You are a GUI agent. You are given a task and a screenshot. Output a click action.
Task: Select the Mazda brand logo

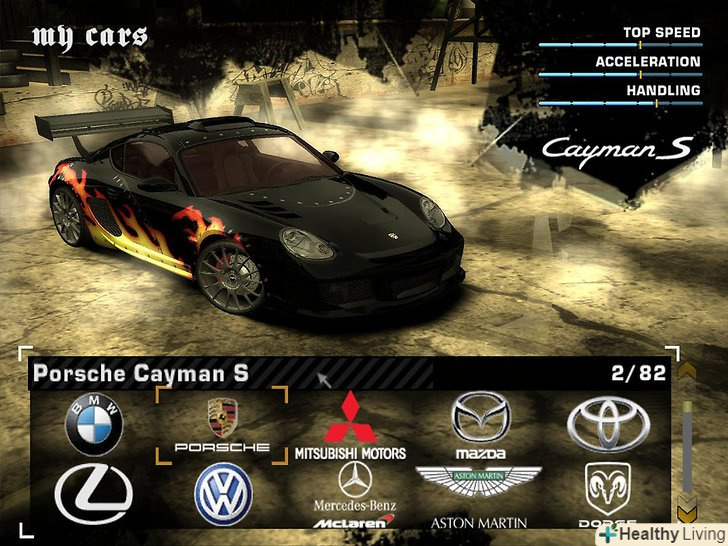(480, 424)
